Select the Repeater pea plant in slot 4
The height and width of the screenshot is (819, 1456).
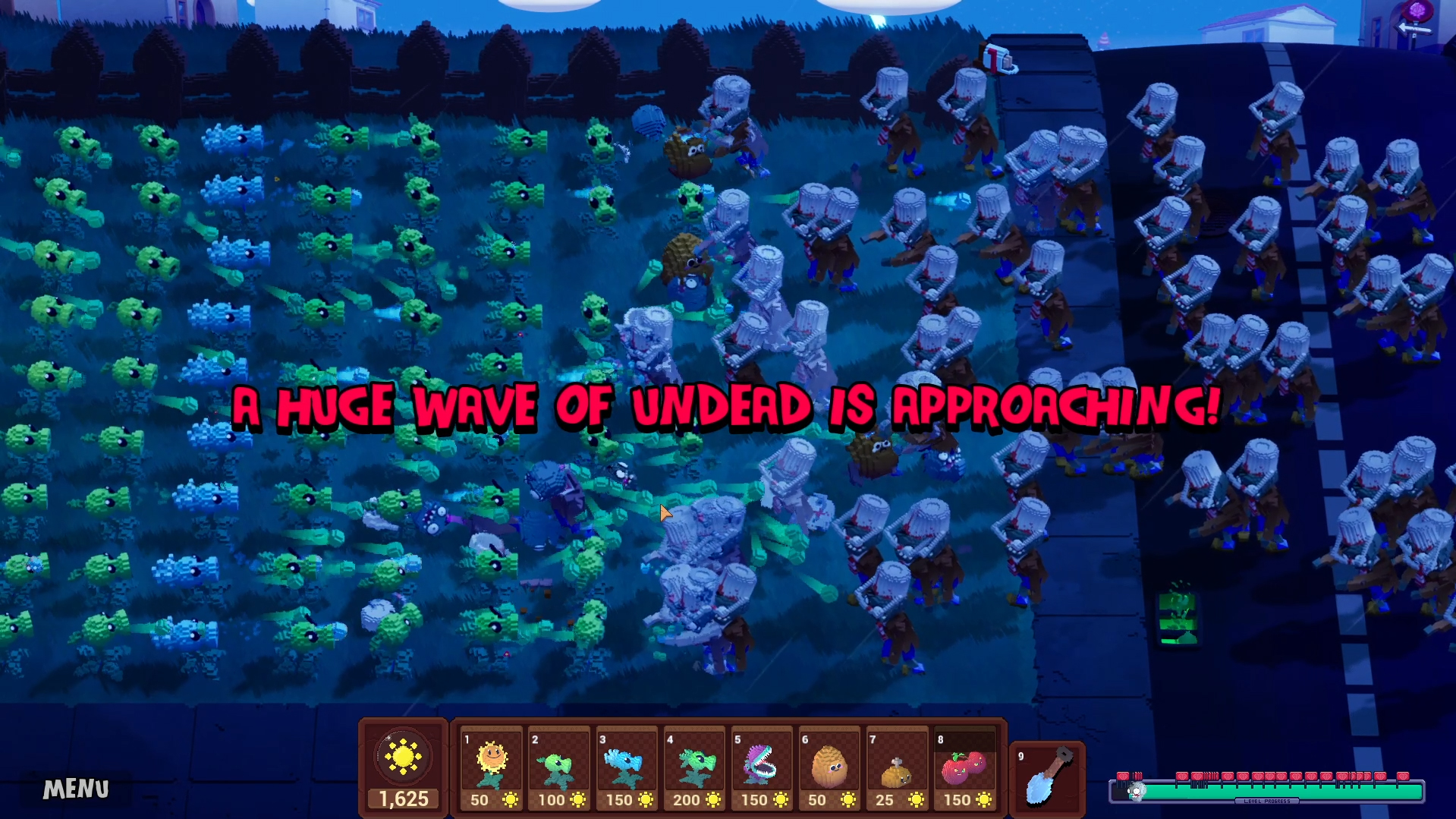tap(693, 763)
